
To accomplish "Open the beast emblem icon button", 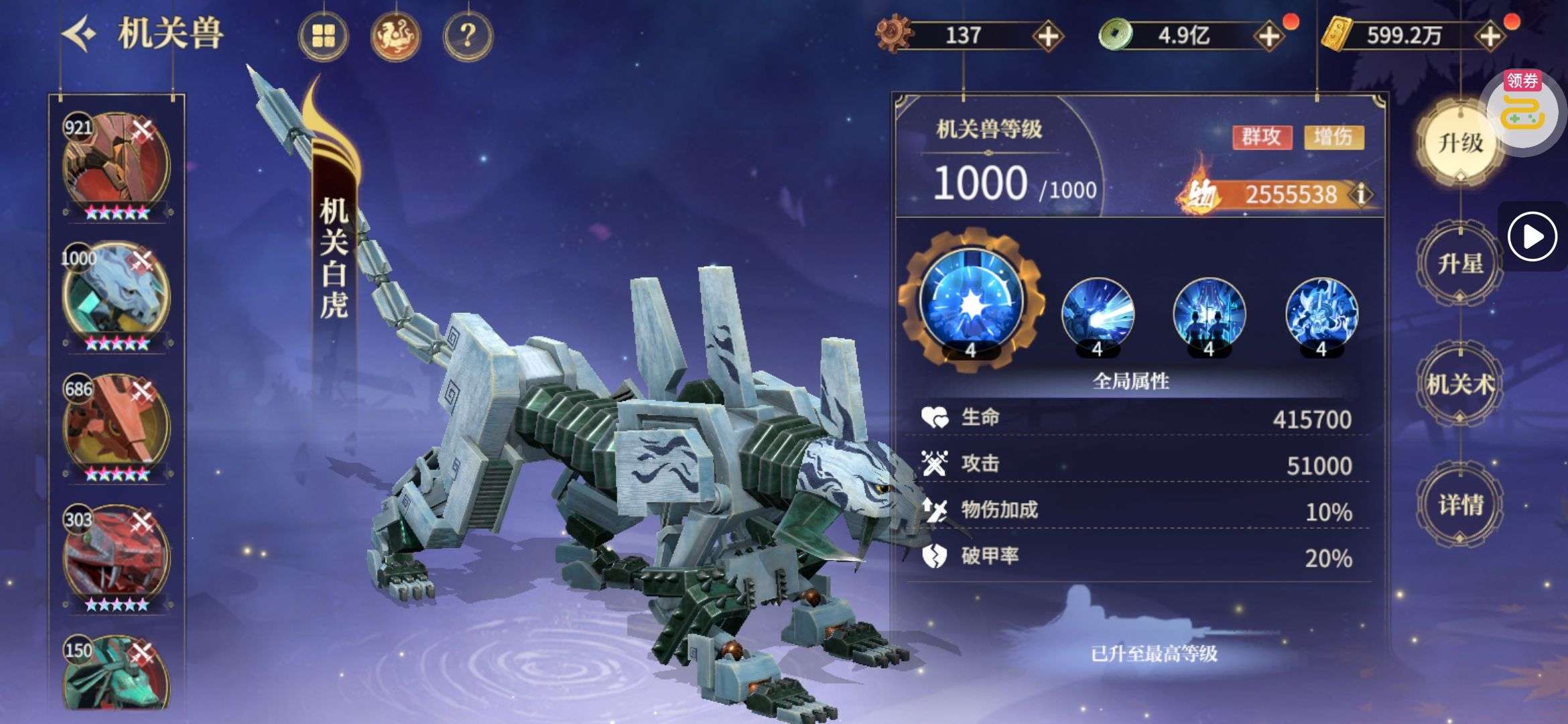I will [x=395, y=36].
